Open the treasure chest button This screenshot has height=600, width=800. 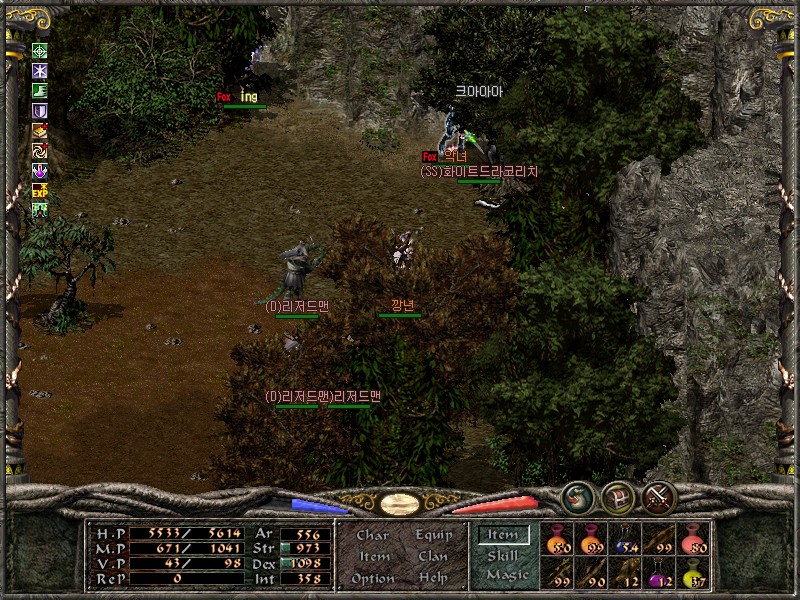(618, 497)
